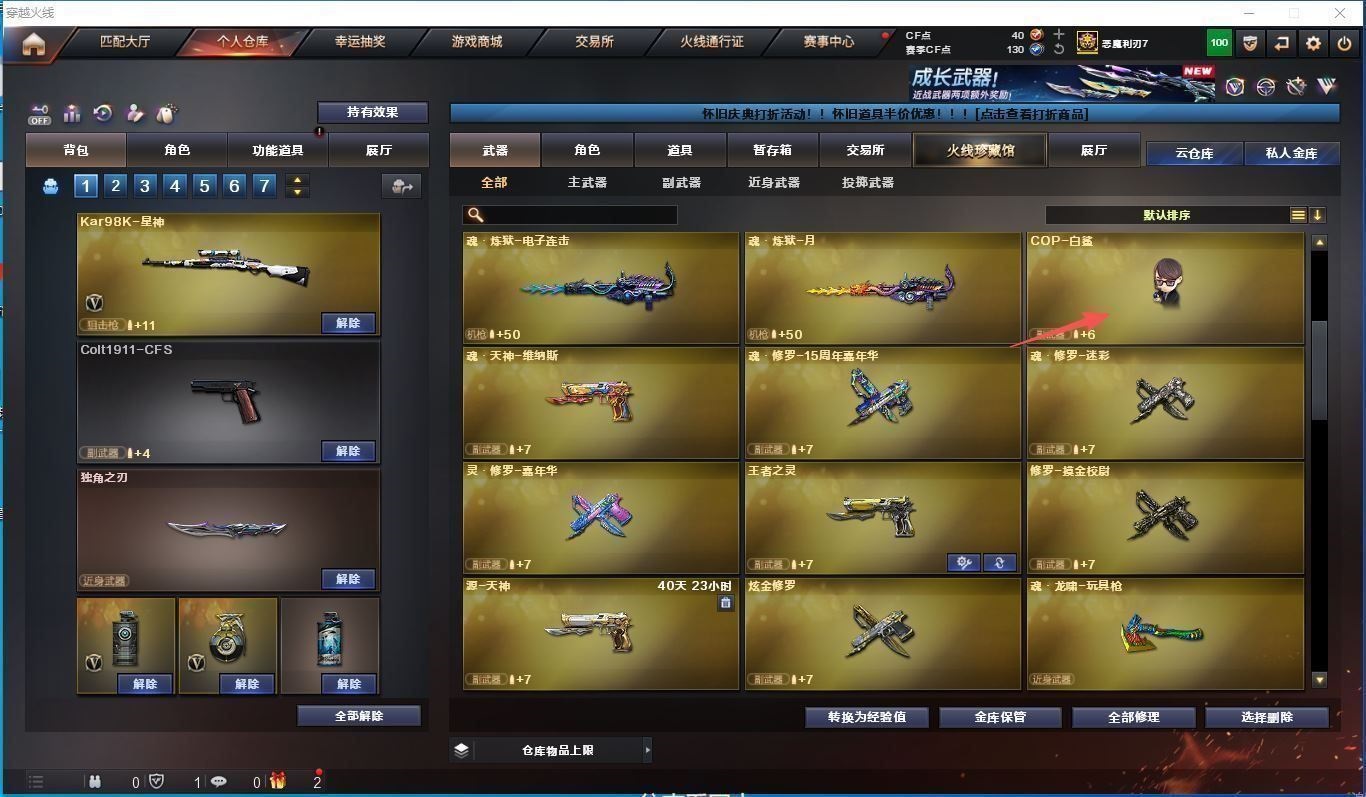Click the 转换为经验值 button
This screenshot has height=797, width=1366.
pos(867,717)
